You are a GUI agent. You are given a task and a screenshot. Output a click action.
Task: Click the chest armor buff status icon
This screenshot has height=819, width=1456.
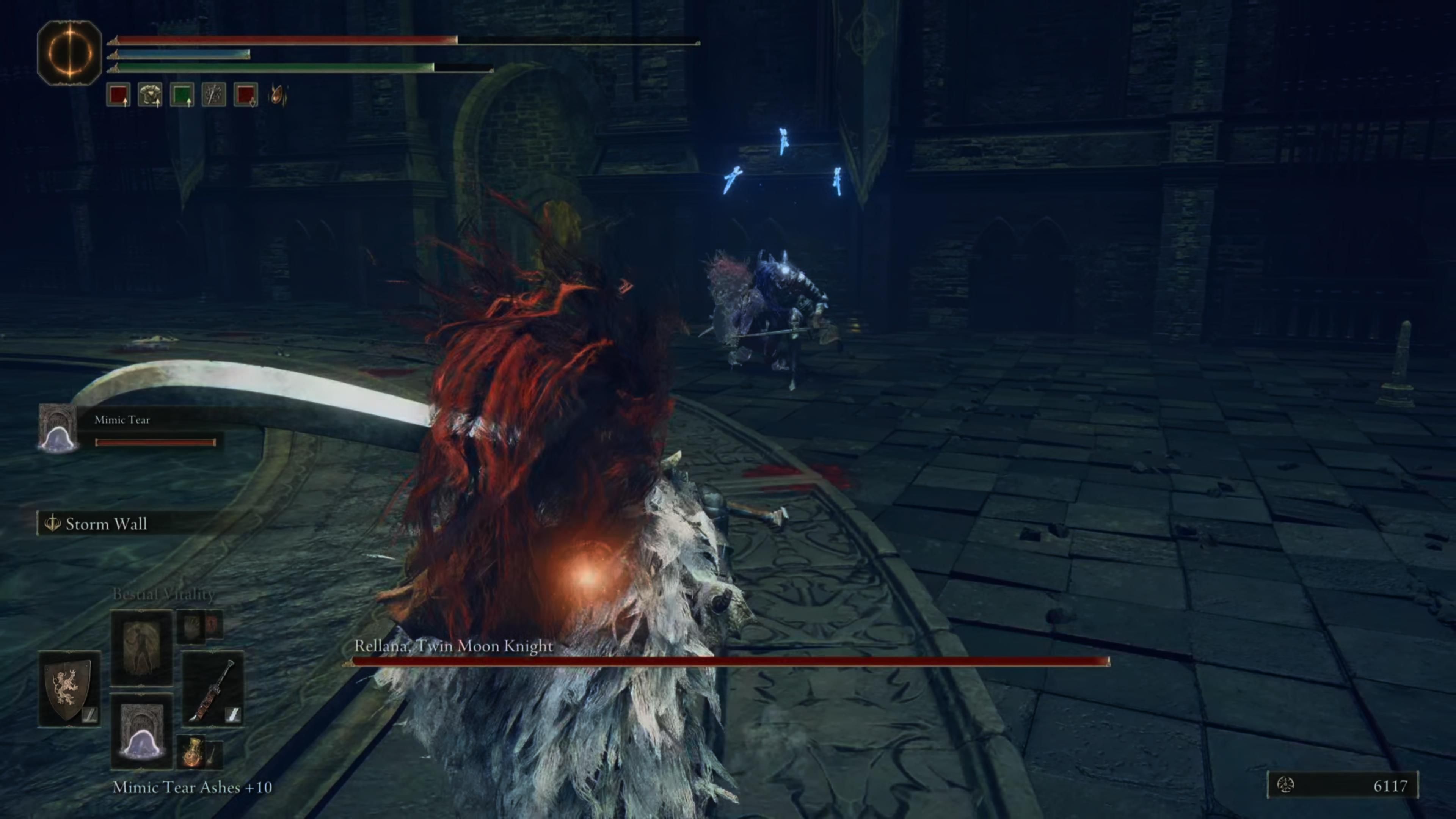pyautogui.click(x=151, y=95)
